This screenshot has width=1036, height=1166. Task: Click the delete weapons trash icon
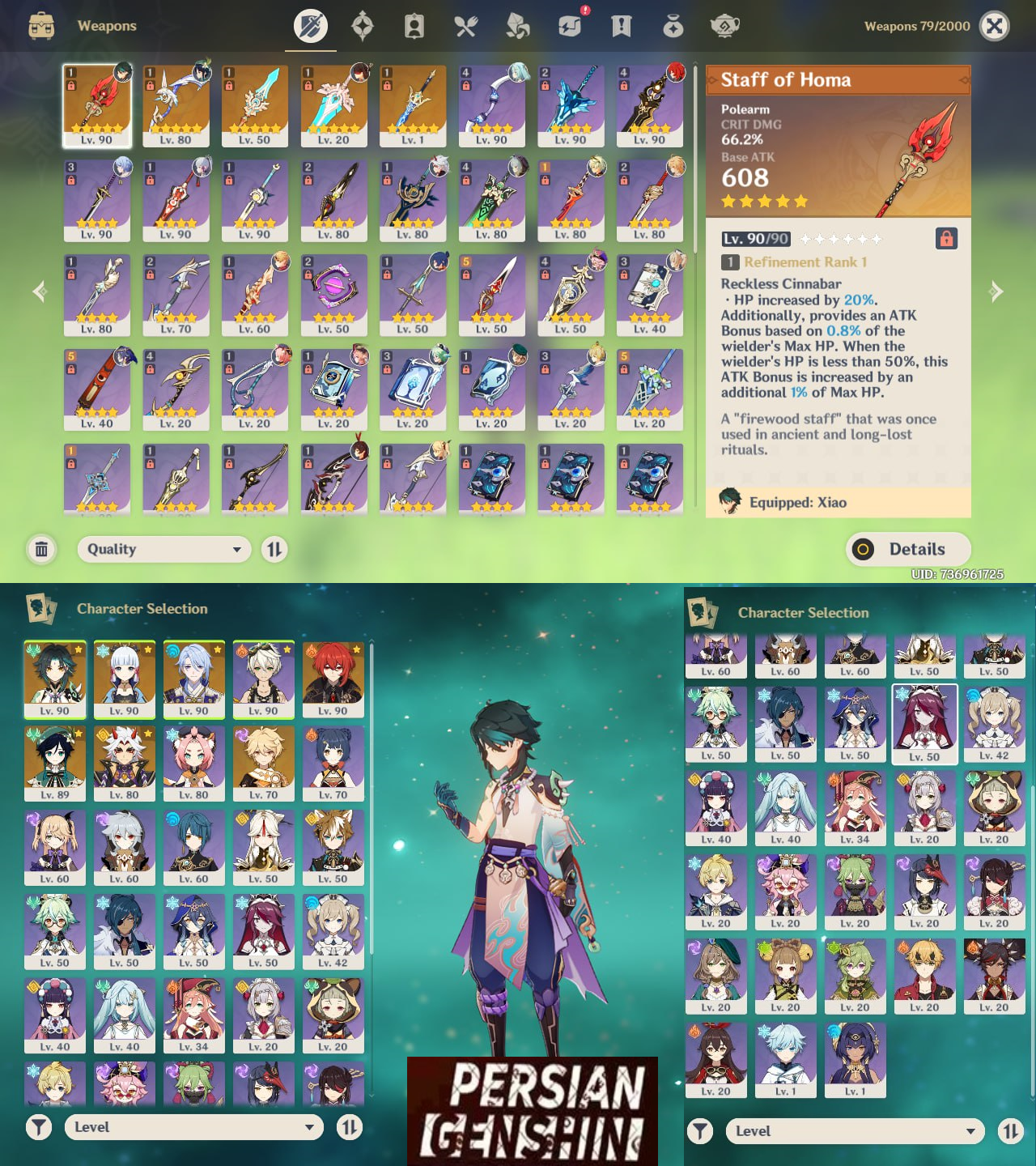(40, 549)
